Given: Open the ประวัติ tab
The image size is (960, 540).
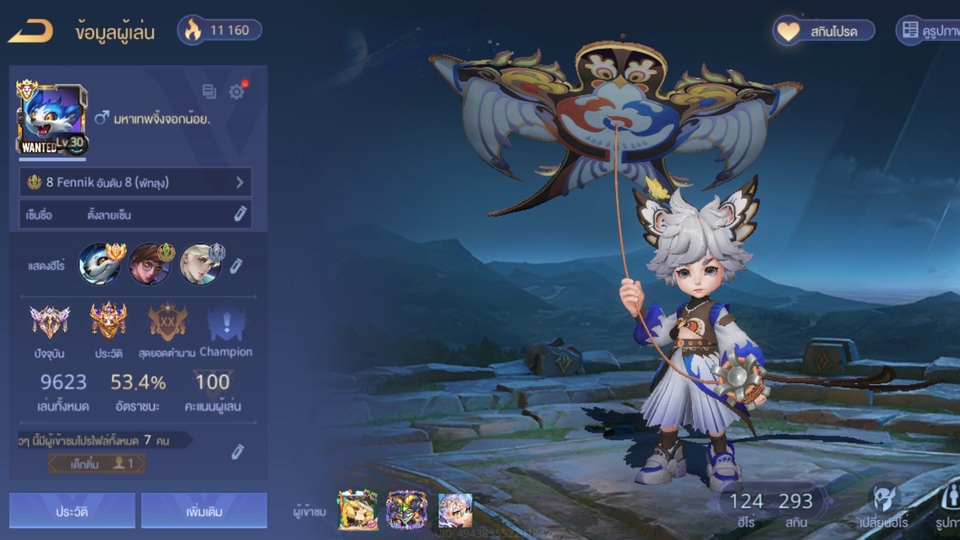Looking at the screenshot, I should [72, 510].
